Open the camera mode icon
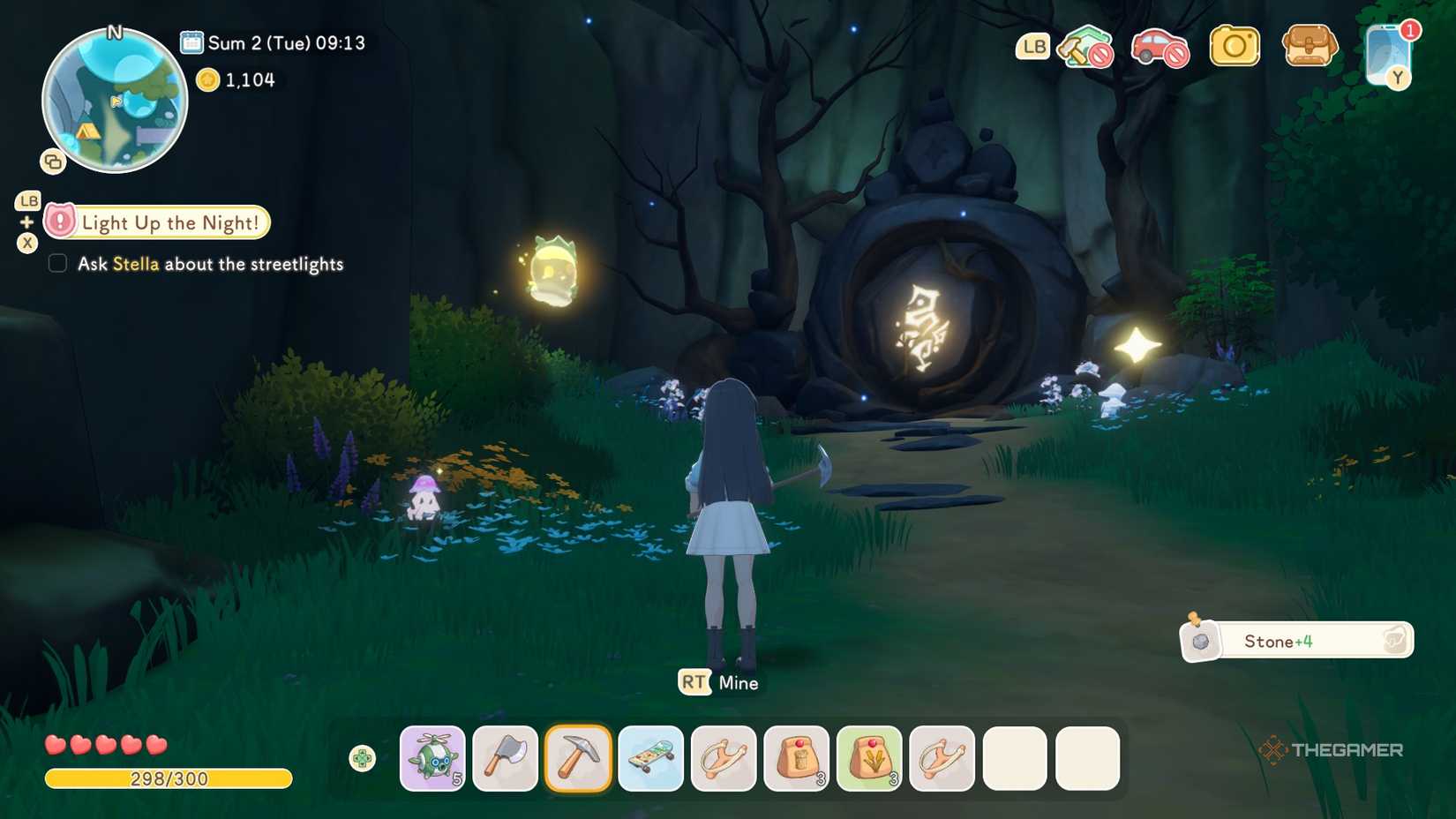 tap(1235, 46)
